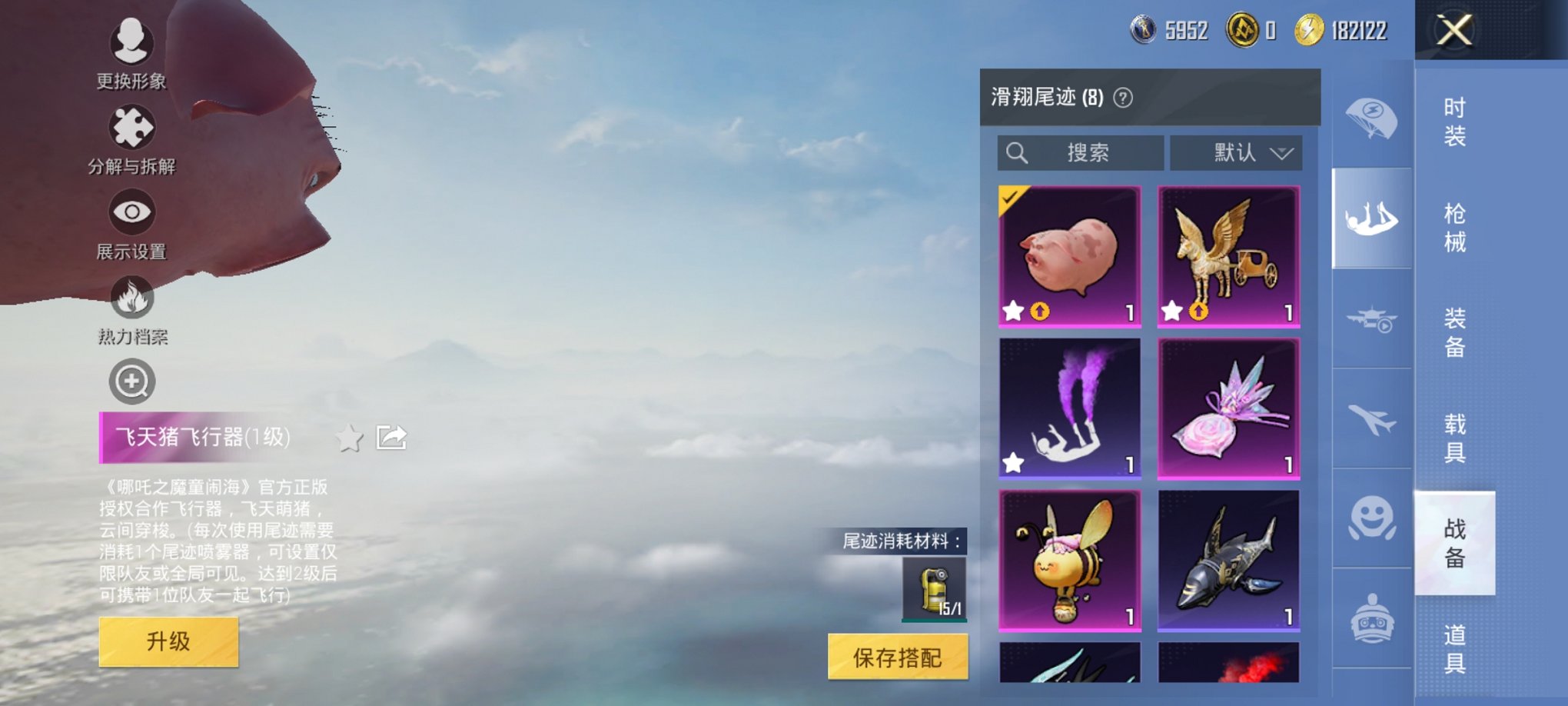Click the magnifier zoom icon below 热力档案

point(131,381)
